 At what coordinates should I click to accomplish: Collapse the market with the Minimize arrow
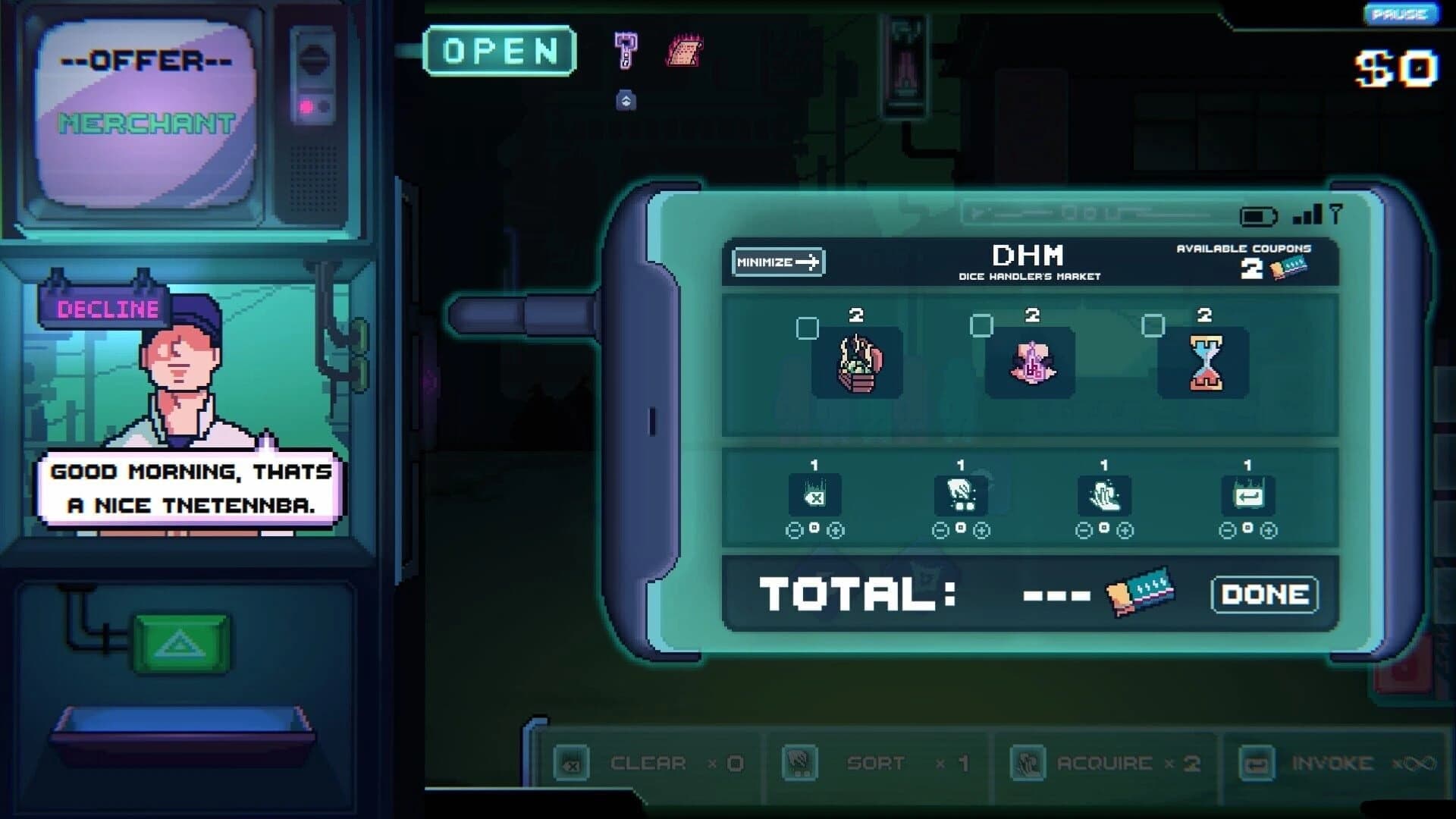pyautogui.click(x=777, y=261)
